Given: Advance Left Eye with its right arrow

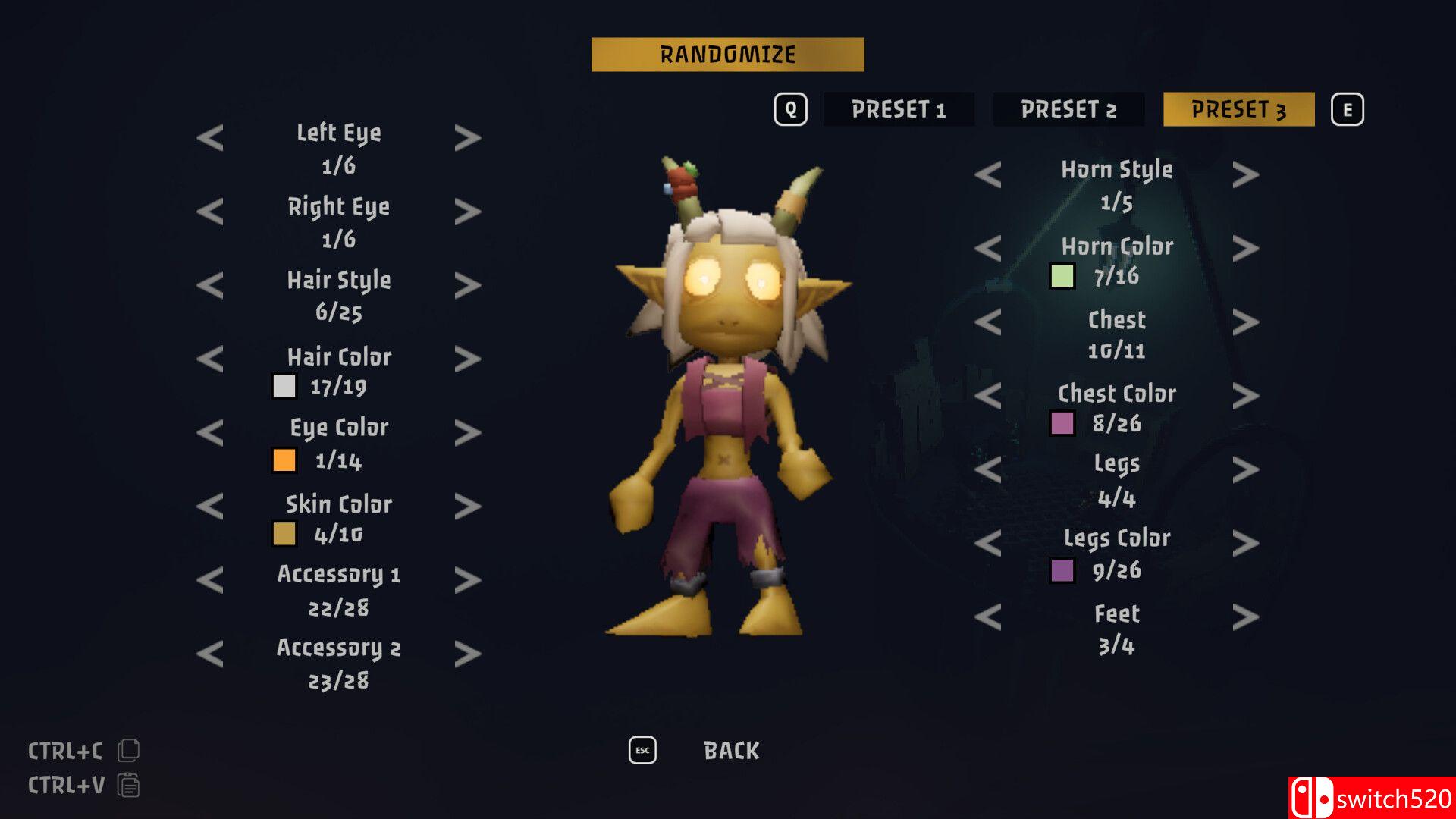Looking at the screenshot, I should 468,138.
